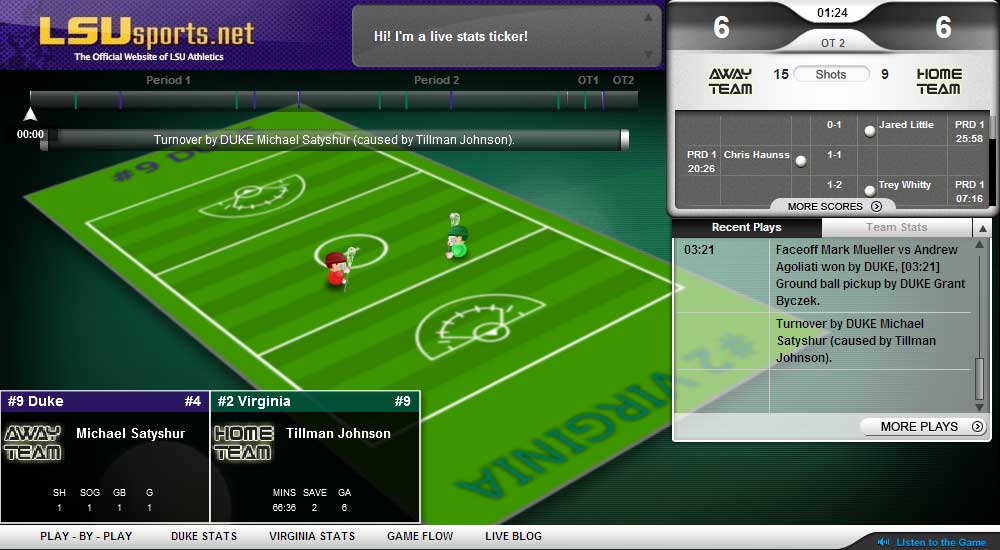Select the OT2 timeline segment
This screenshot has height=550, width=1000.
tap(623, 80)
